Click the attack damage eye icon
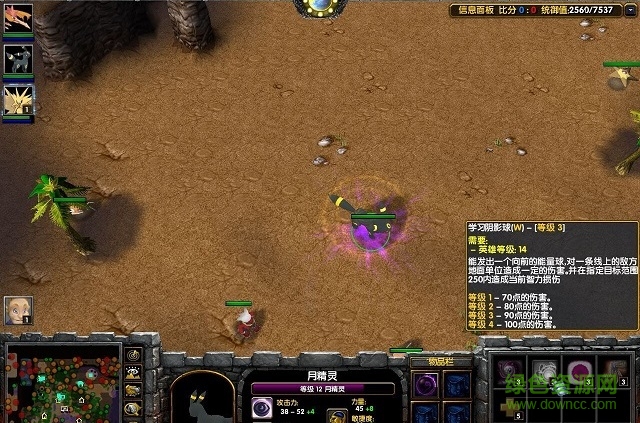Image resolution: width=640 pixels, height=423 pixels. 261,408
